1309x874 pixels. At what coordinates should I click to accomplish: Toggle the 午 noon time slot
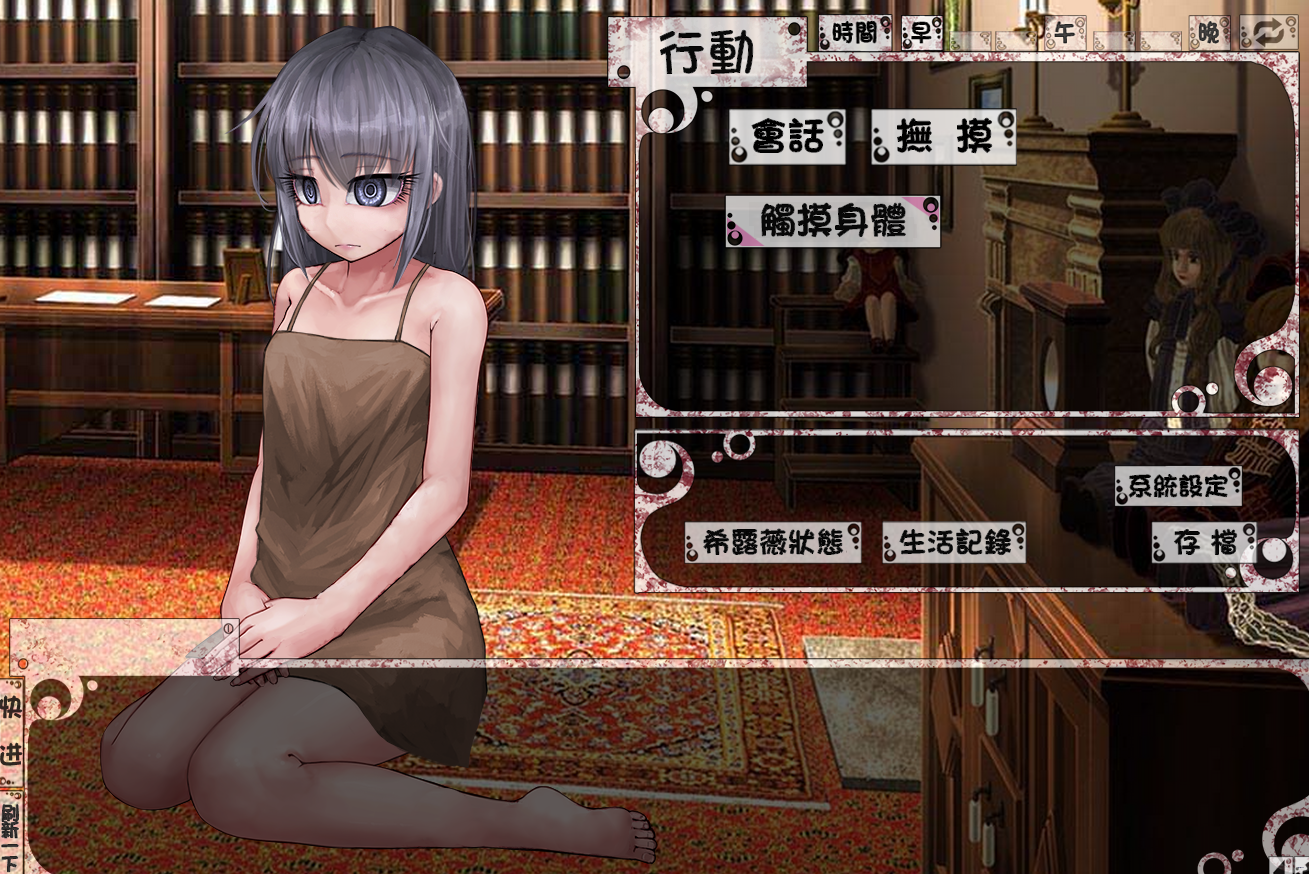[1063, 34]
